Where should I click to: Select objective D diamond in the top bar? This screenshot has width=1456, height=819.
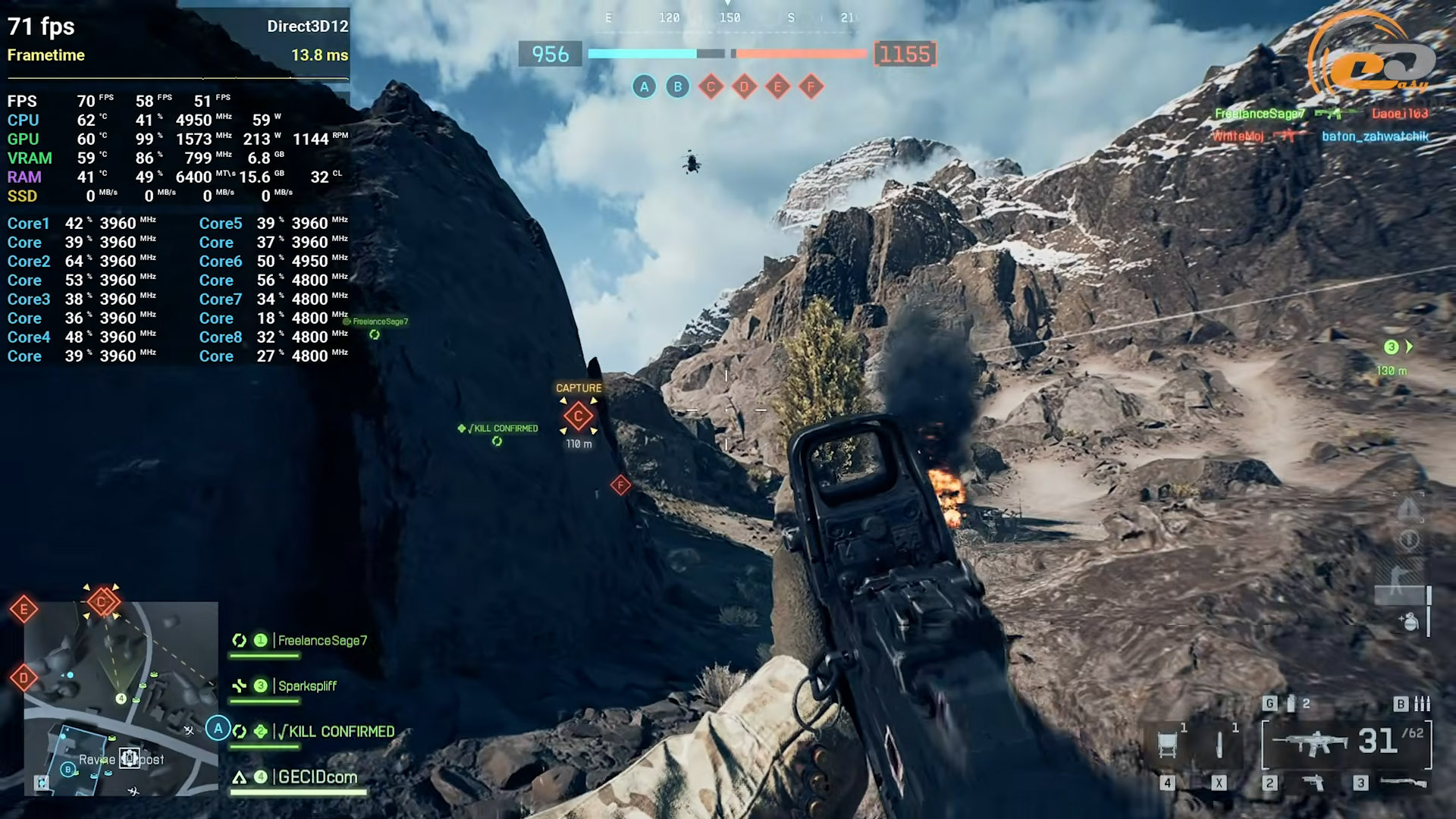coord(744,87)
